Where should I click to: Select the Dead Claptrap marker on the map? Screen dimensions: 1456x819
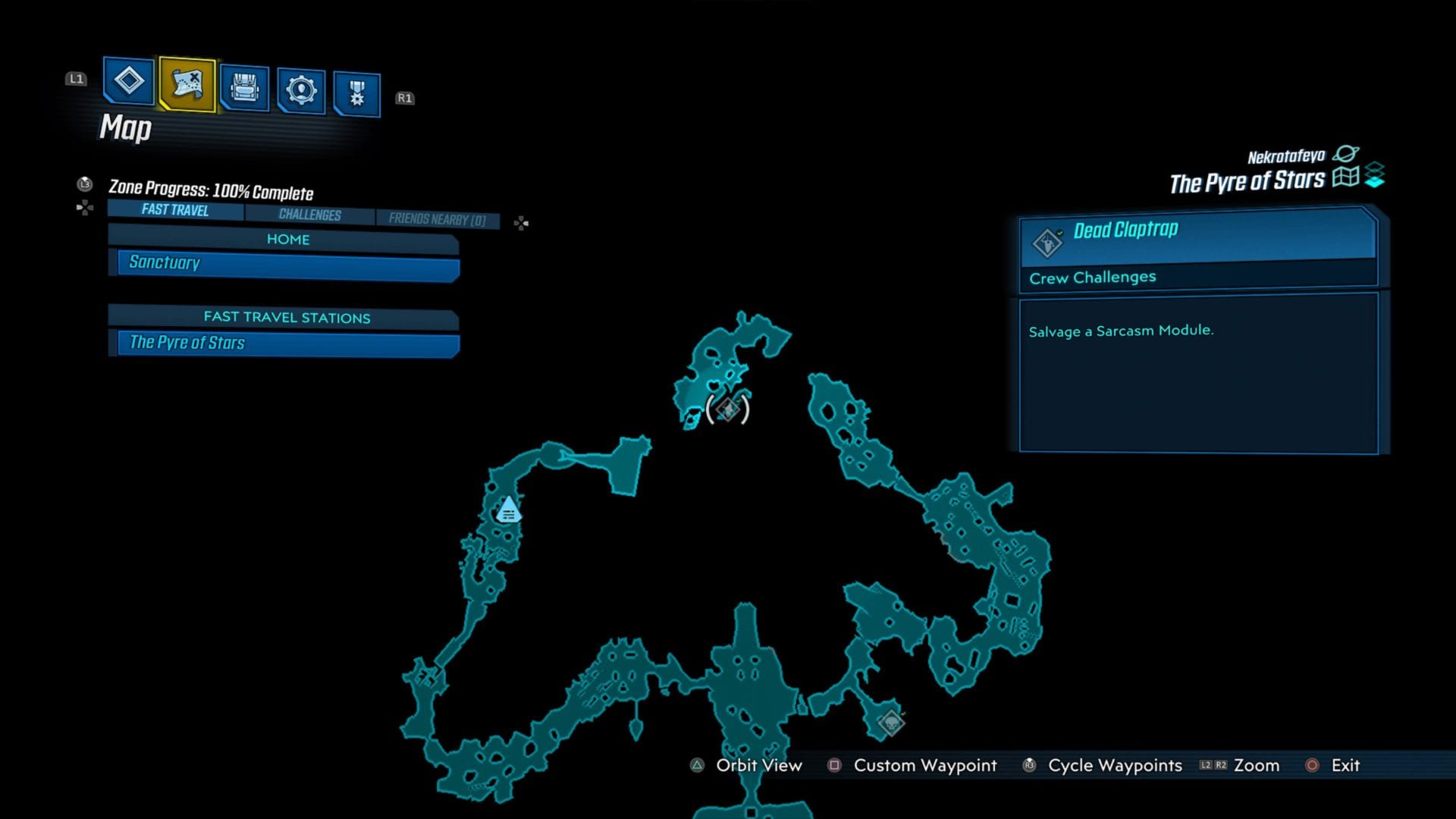point(726,409)
